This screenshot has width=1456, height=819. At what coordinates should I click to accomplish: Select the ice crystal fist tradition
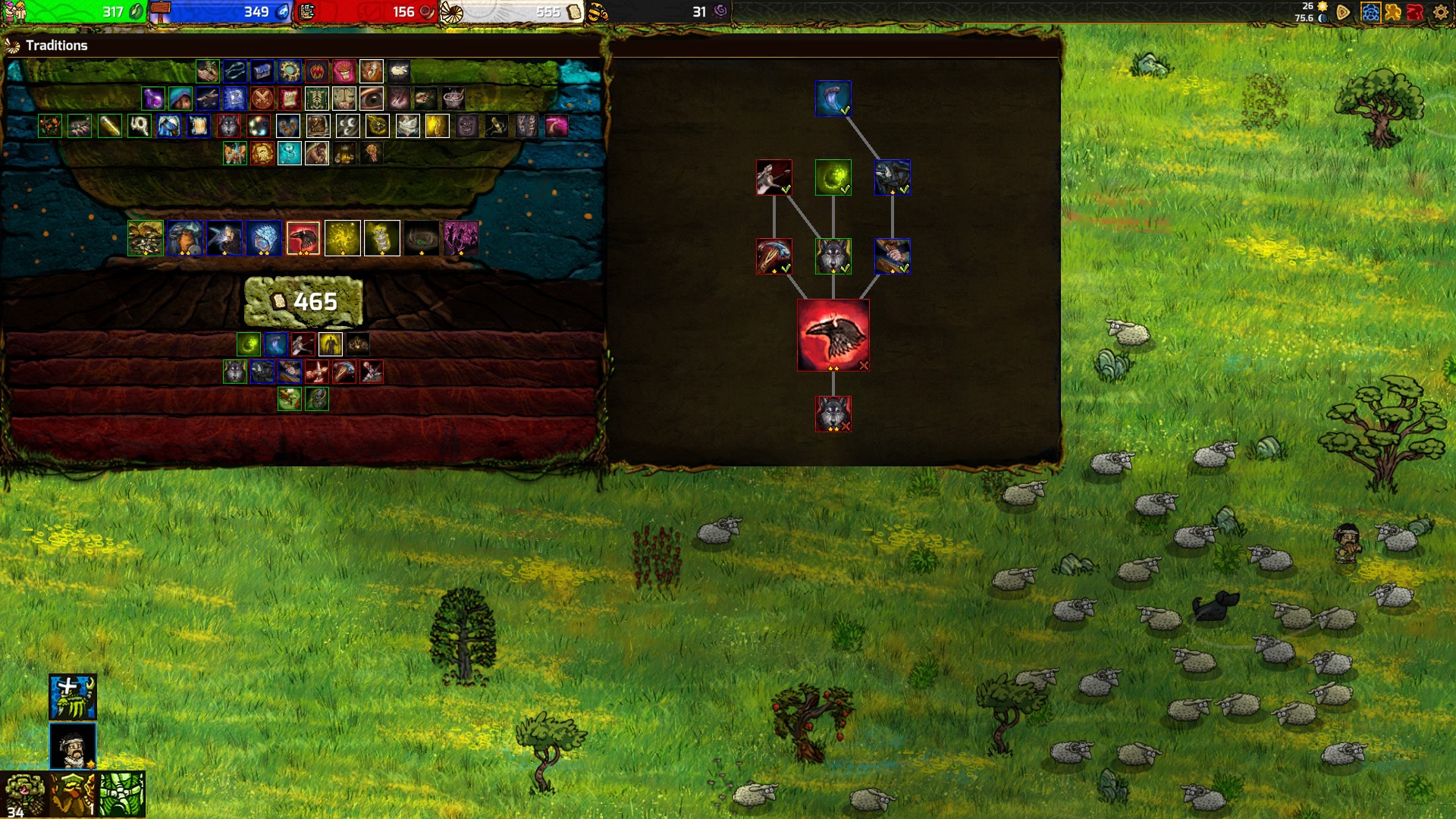pos(264,238)
